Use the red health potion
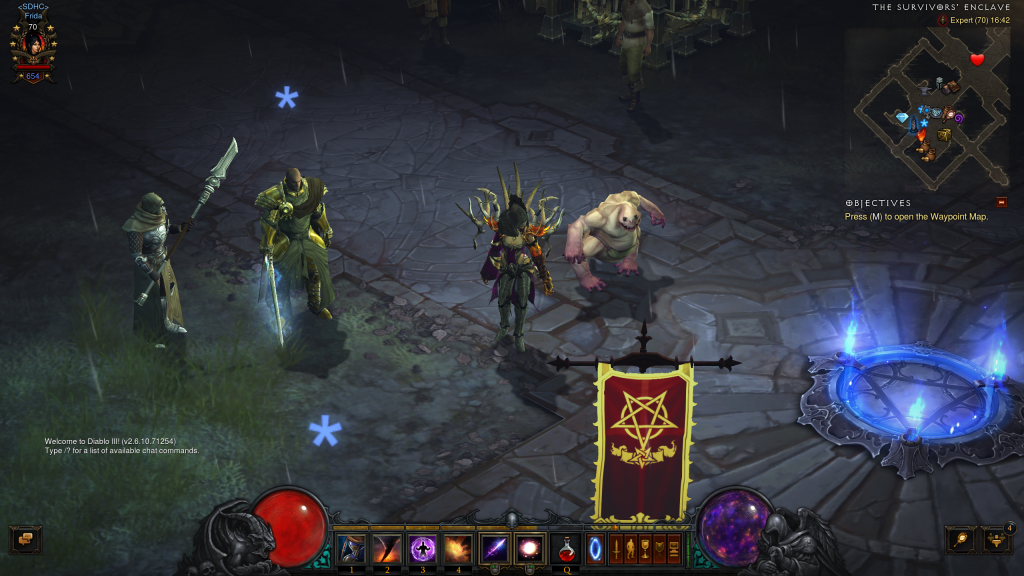Image resolution: width=1024 pixels, height=576 pixels. [566, 549]
